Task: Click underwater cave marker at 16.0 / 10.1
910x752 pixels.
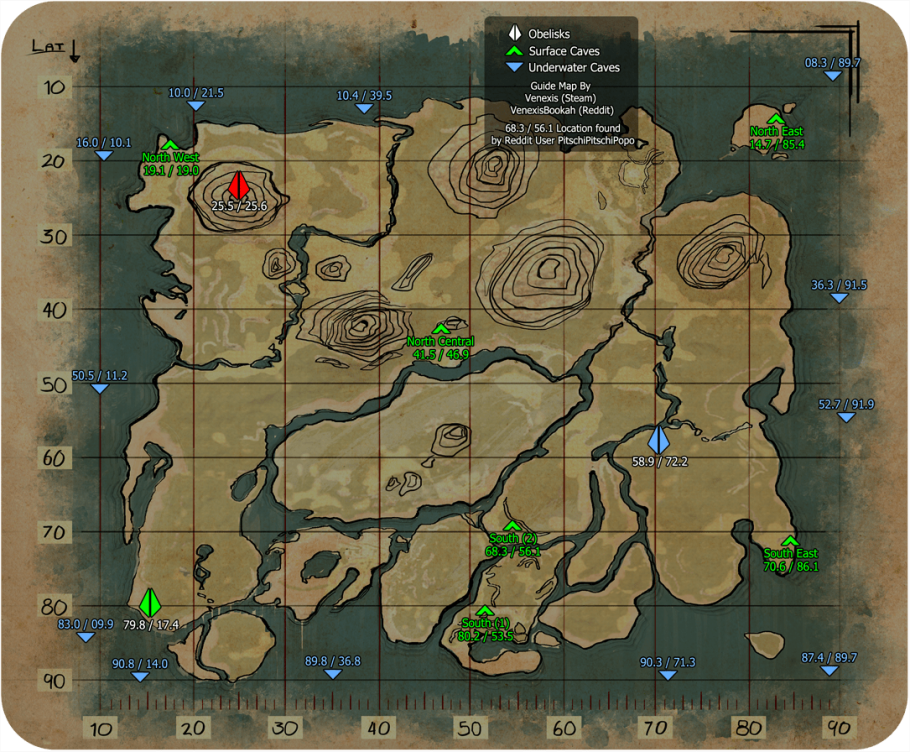Action: [x=103, y=155]
